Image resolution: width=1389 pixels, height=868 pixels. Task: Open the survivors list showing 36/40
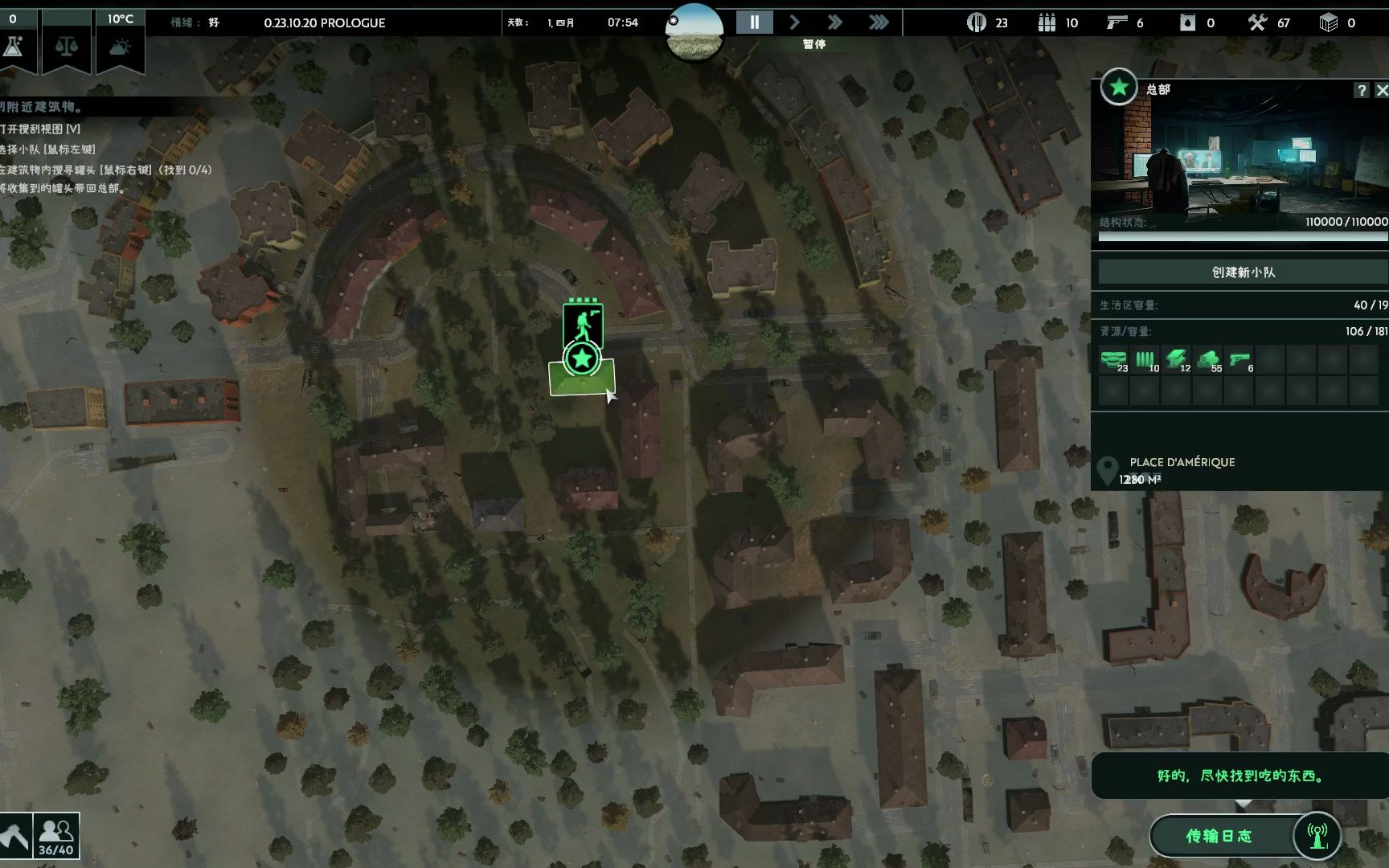pyautogui.click(x=56, y=836)
